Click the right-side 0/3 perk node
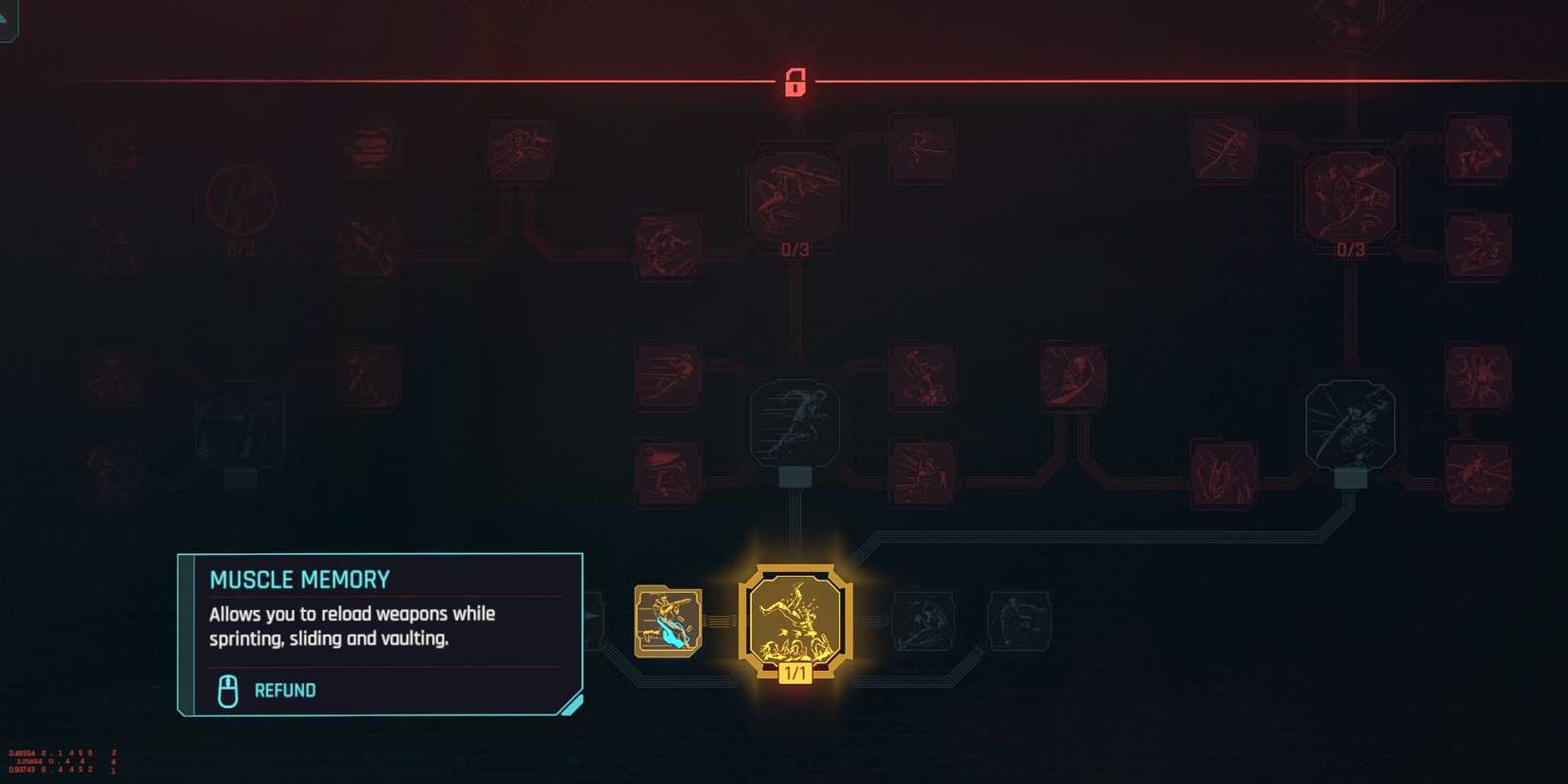Screen dimensions: 1568x784 point(1349,197)
